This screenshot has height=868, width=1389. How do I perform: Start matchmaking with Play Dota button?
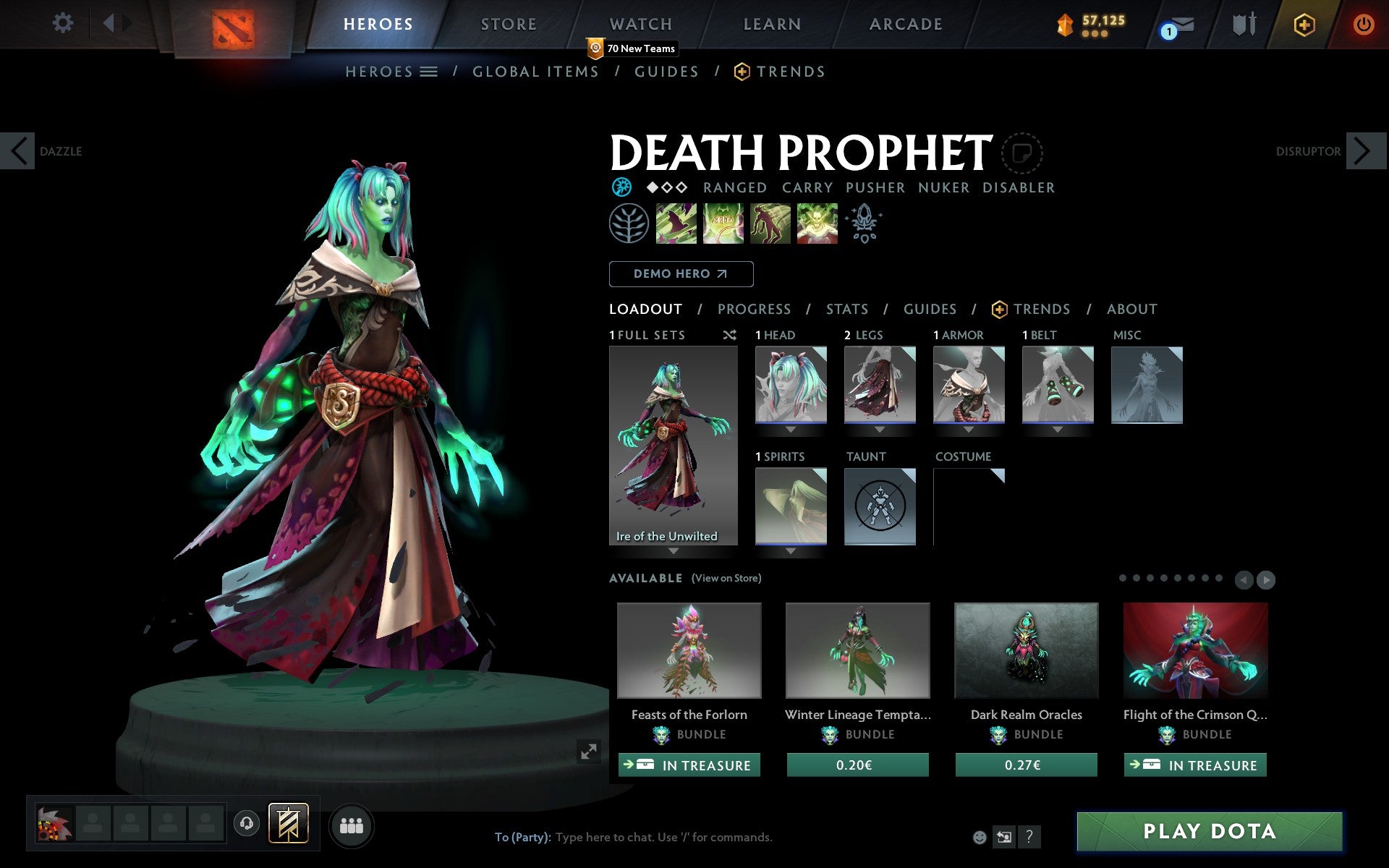coord(1209,831)
